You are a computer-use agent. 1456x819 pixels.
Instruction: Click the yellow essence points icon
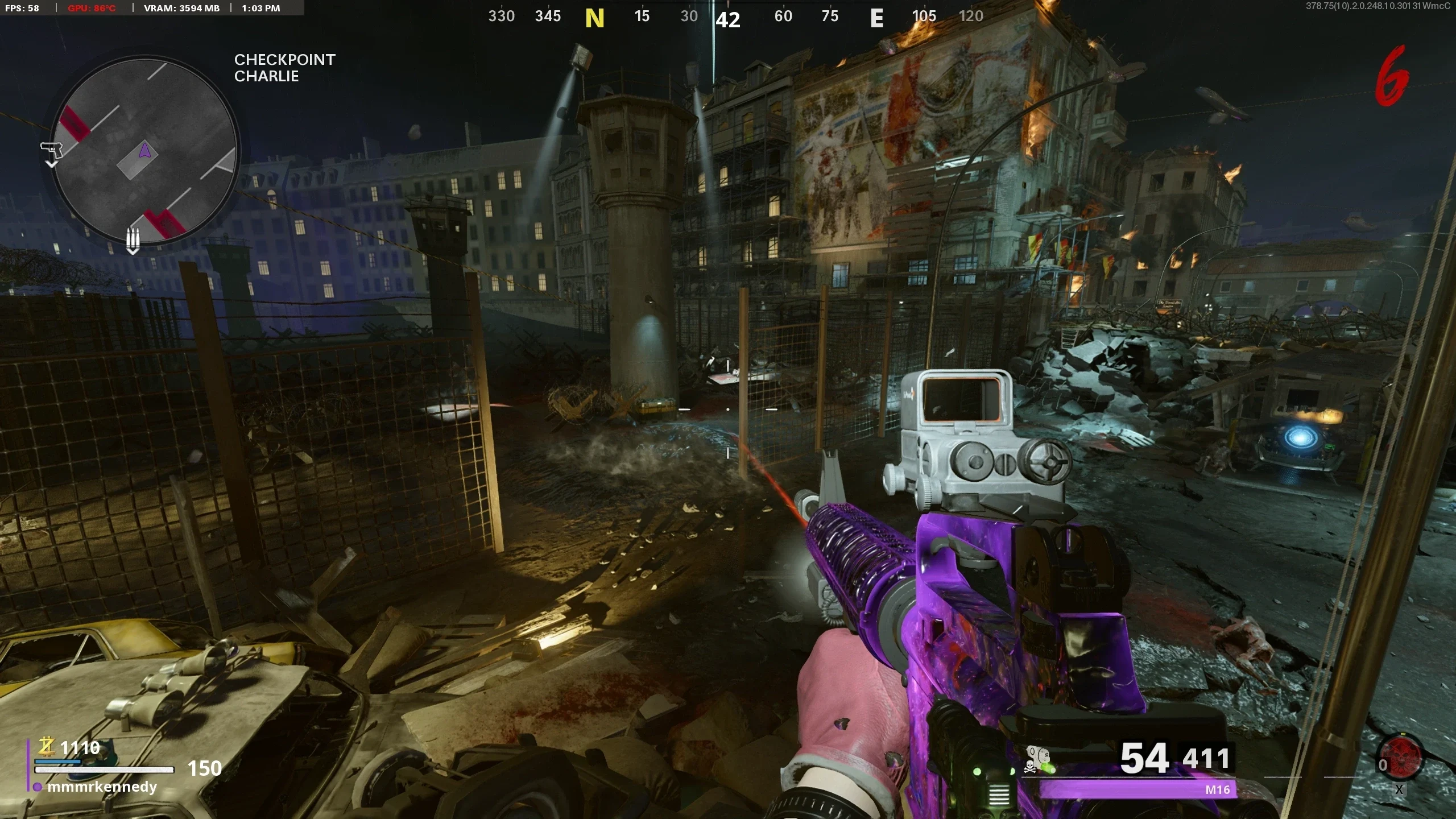click(46, 746)
